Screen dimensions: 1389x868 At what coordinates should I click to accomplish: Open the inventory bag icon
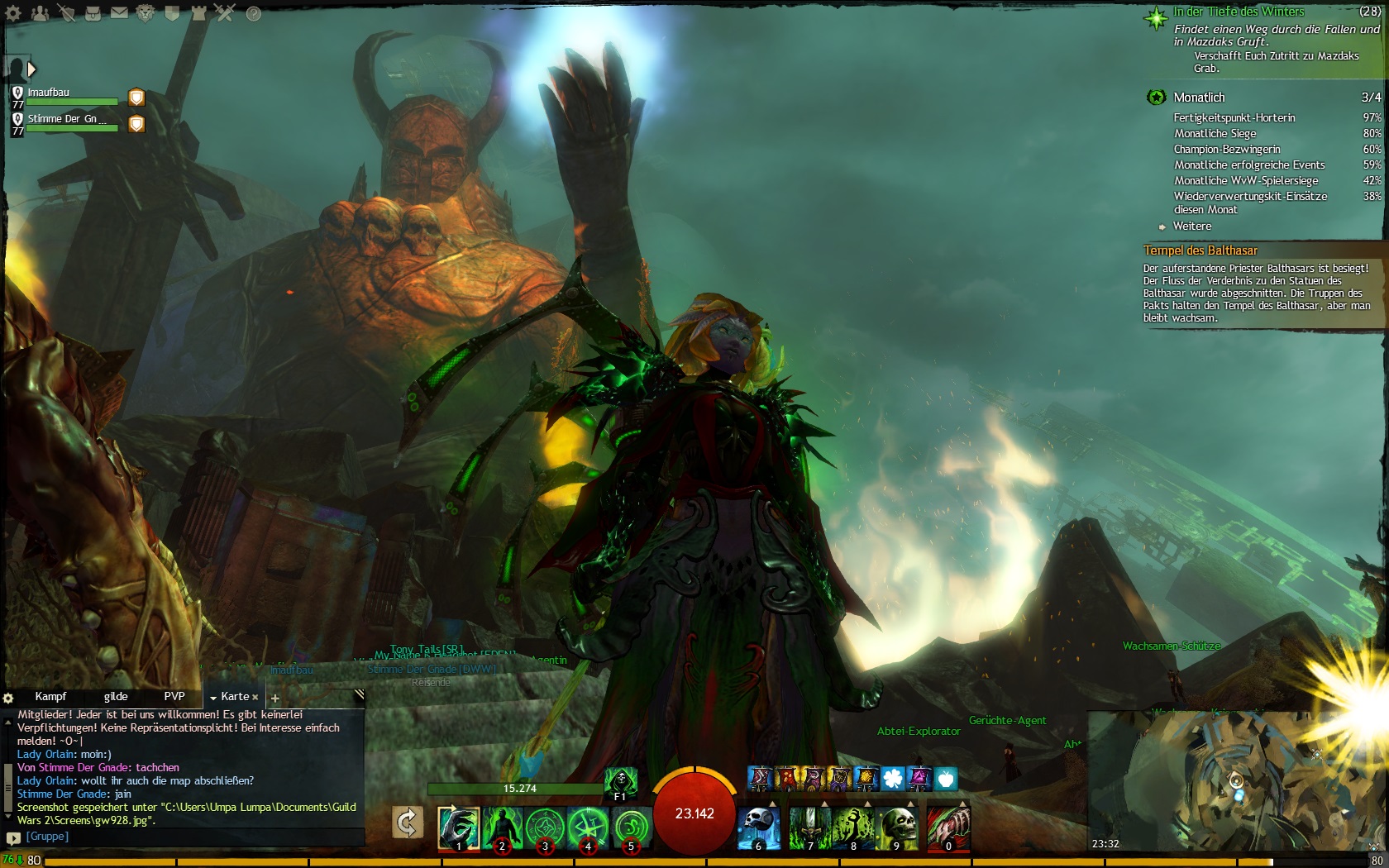(x=93, y=13)
